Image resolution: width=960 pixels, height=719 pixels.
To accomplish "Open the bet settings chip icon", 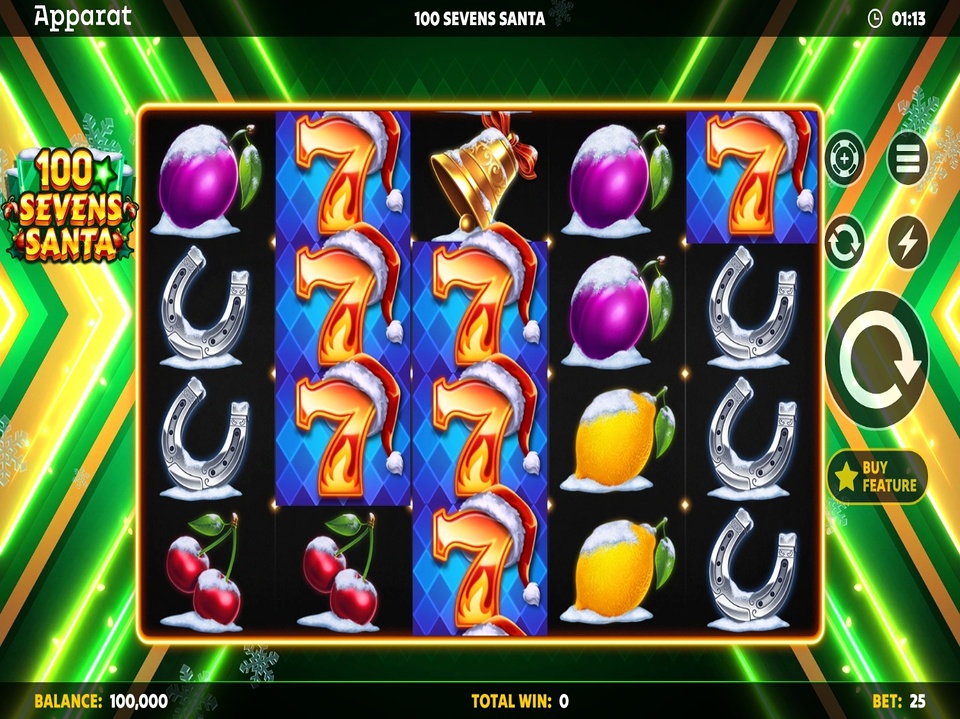I will [845, 158].
